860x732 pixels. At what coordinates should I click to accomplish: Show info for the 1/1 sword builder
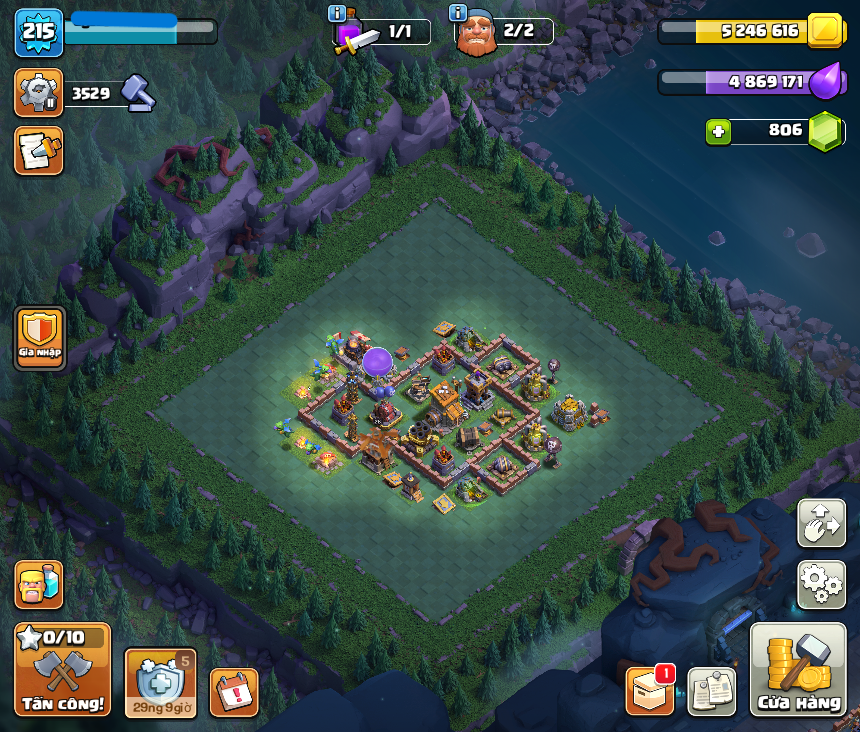pos(337,13)
